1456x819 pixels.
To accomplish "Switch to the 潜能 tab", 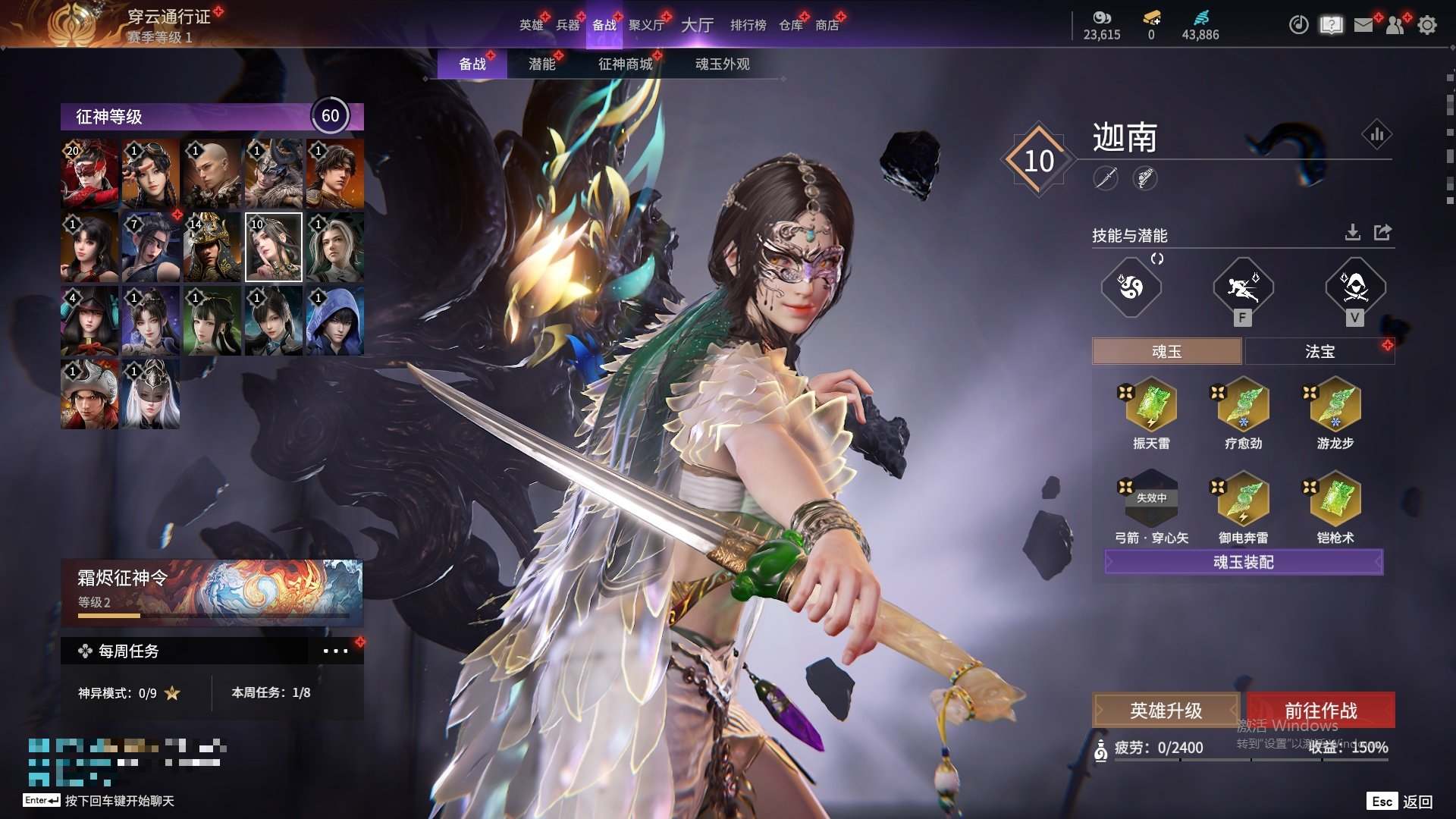I will pyautogui.click(x=541, y=64).
